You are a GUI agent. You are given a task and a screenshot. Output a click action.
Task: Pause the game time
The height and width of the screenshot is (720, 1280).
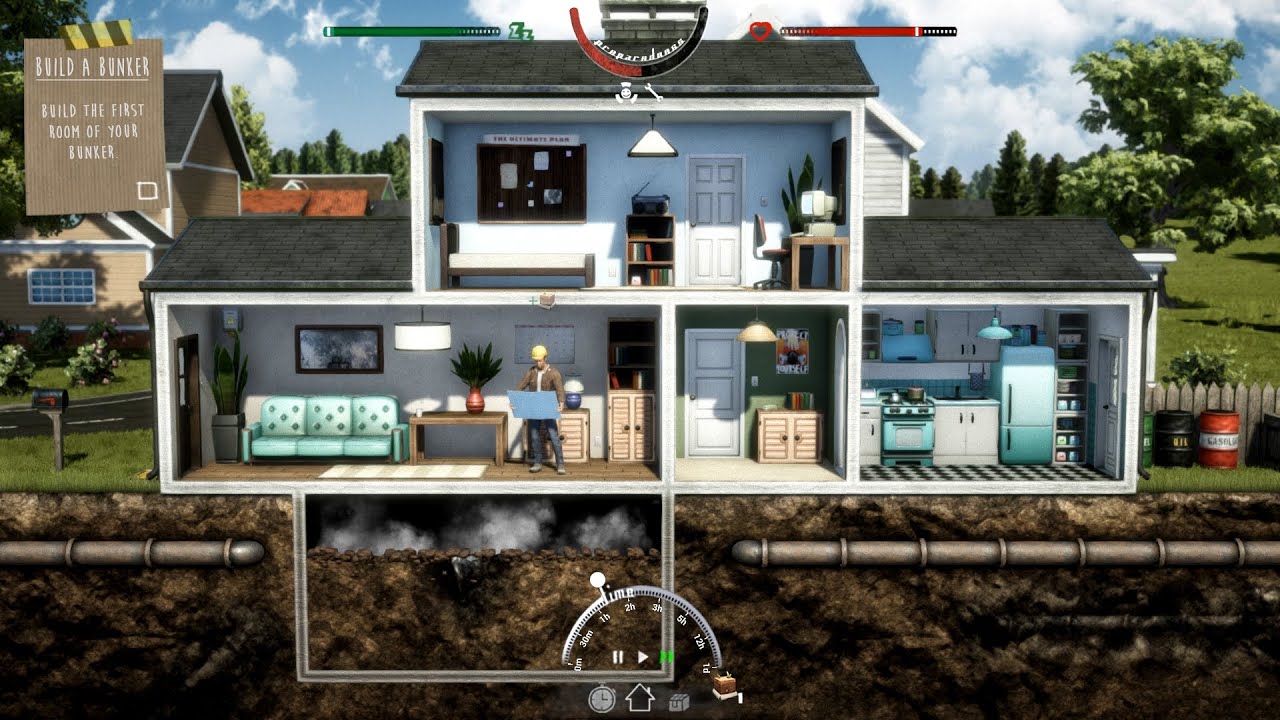[618, 657]
